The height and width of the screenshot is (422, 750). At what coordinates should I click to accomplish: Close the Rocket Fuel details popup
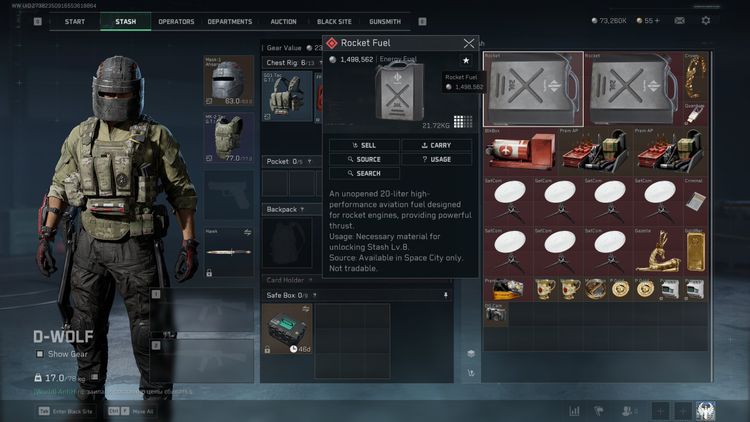[x=469, y=43]
